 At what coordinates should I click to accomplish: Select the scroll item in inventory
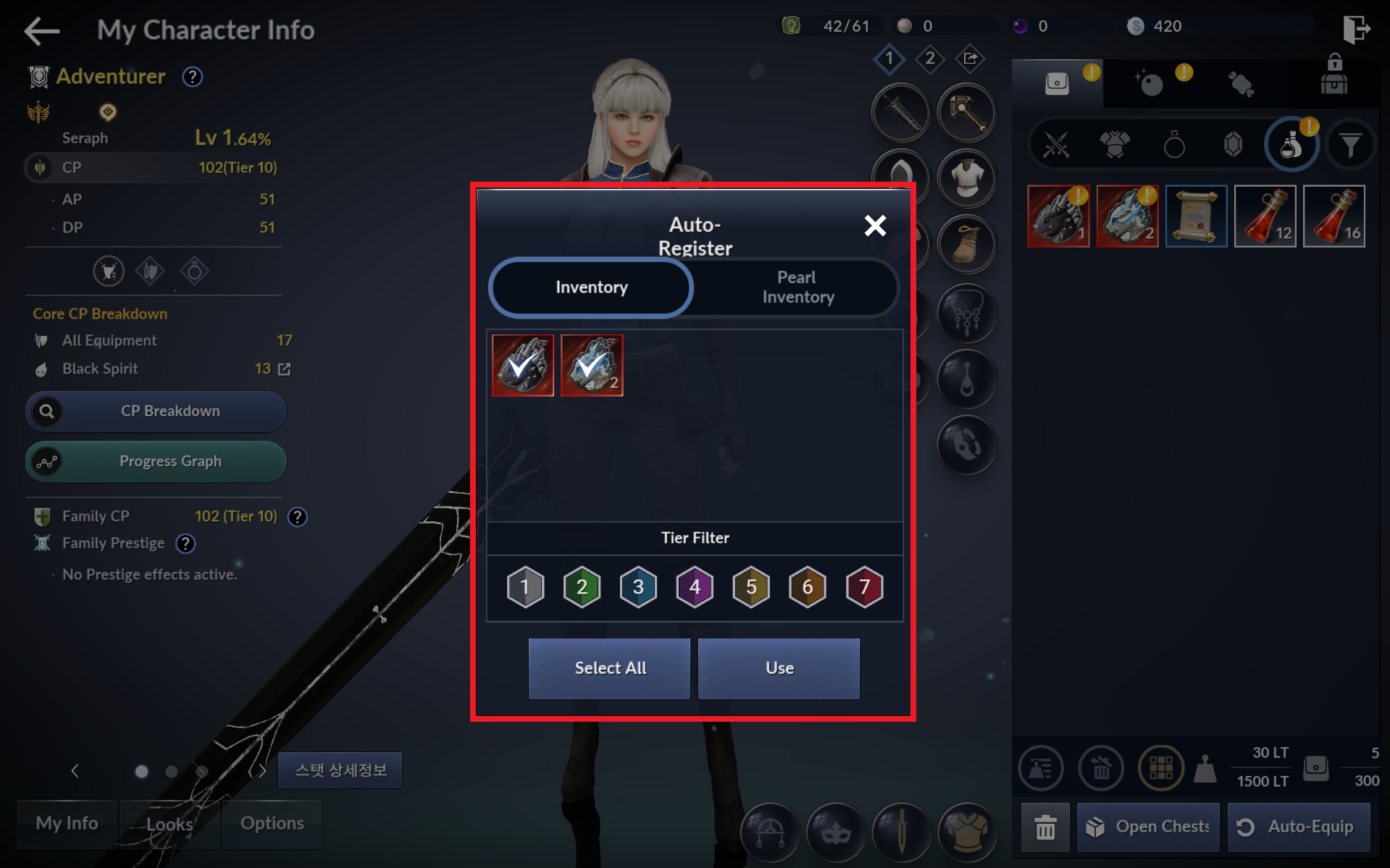1196,216
